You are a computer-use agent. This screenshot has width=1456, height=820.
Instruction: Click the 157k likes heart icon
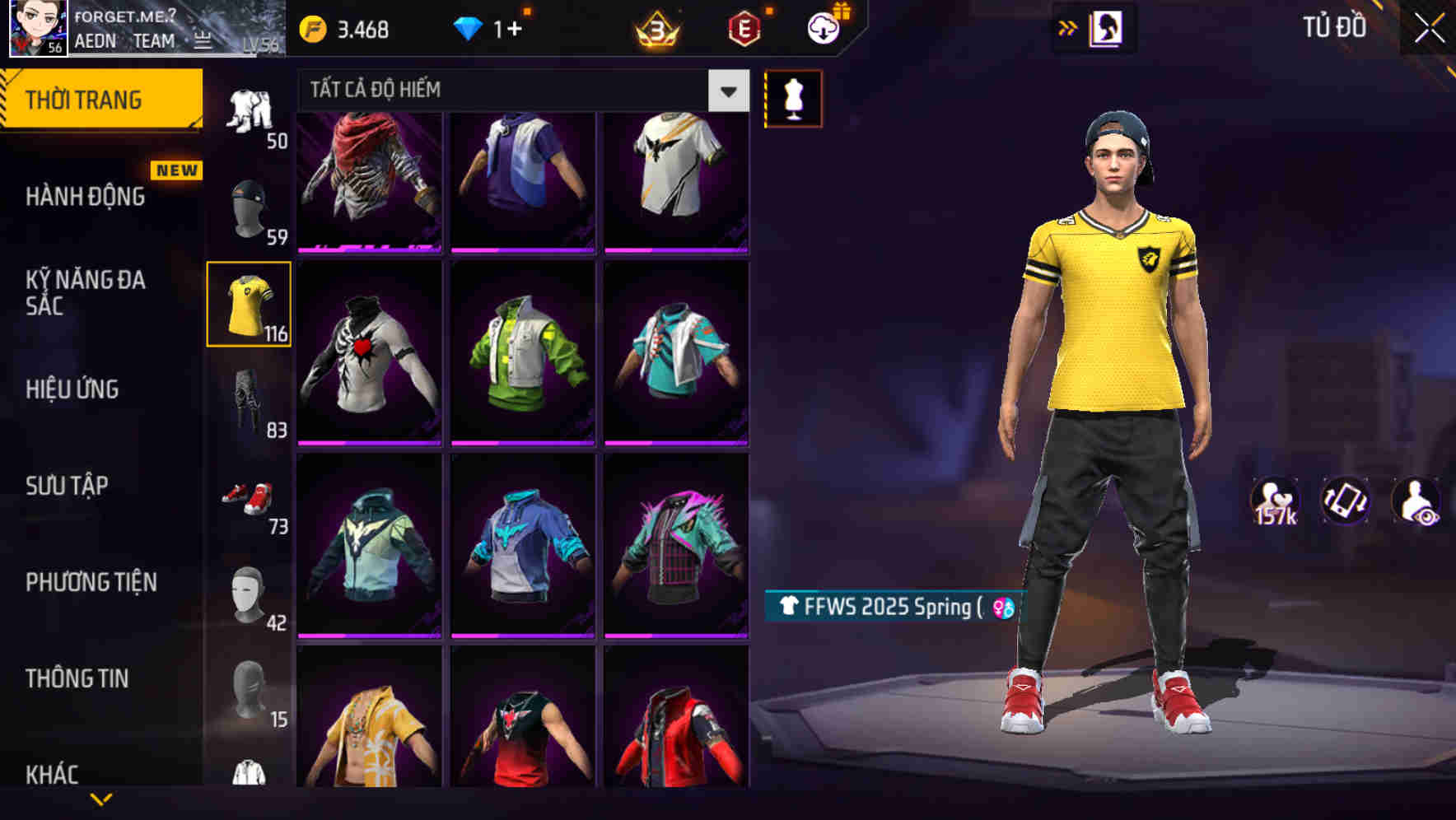point(1276,500)
